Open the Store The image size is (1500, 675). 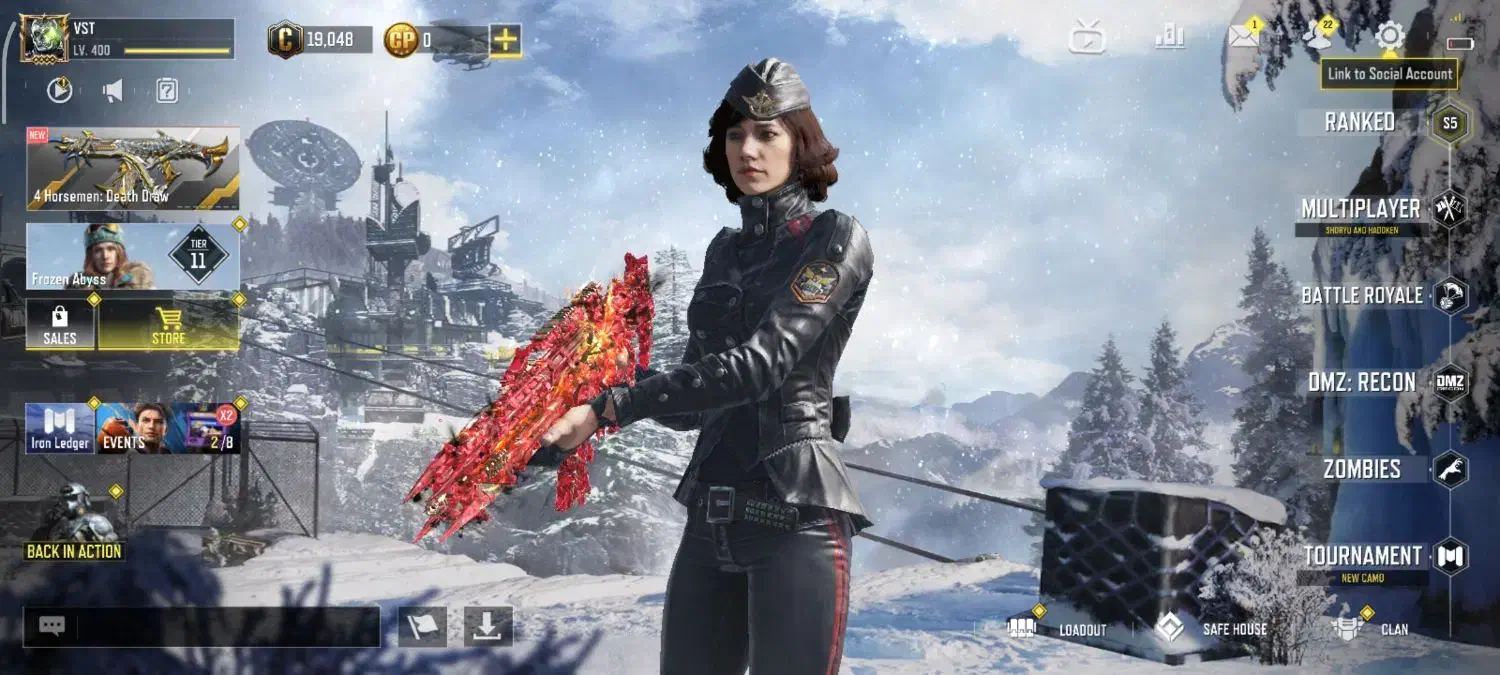click(168, 325)
